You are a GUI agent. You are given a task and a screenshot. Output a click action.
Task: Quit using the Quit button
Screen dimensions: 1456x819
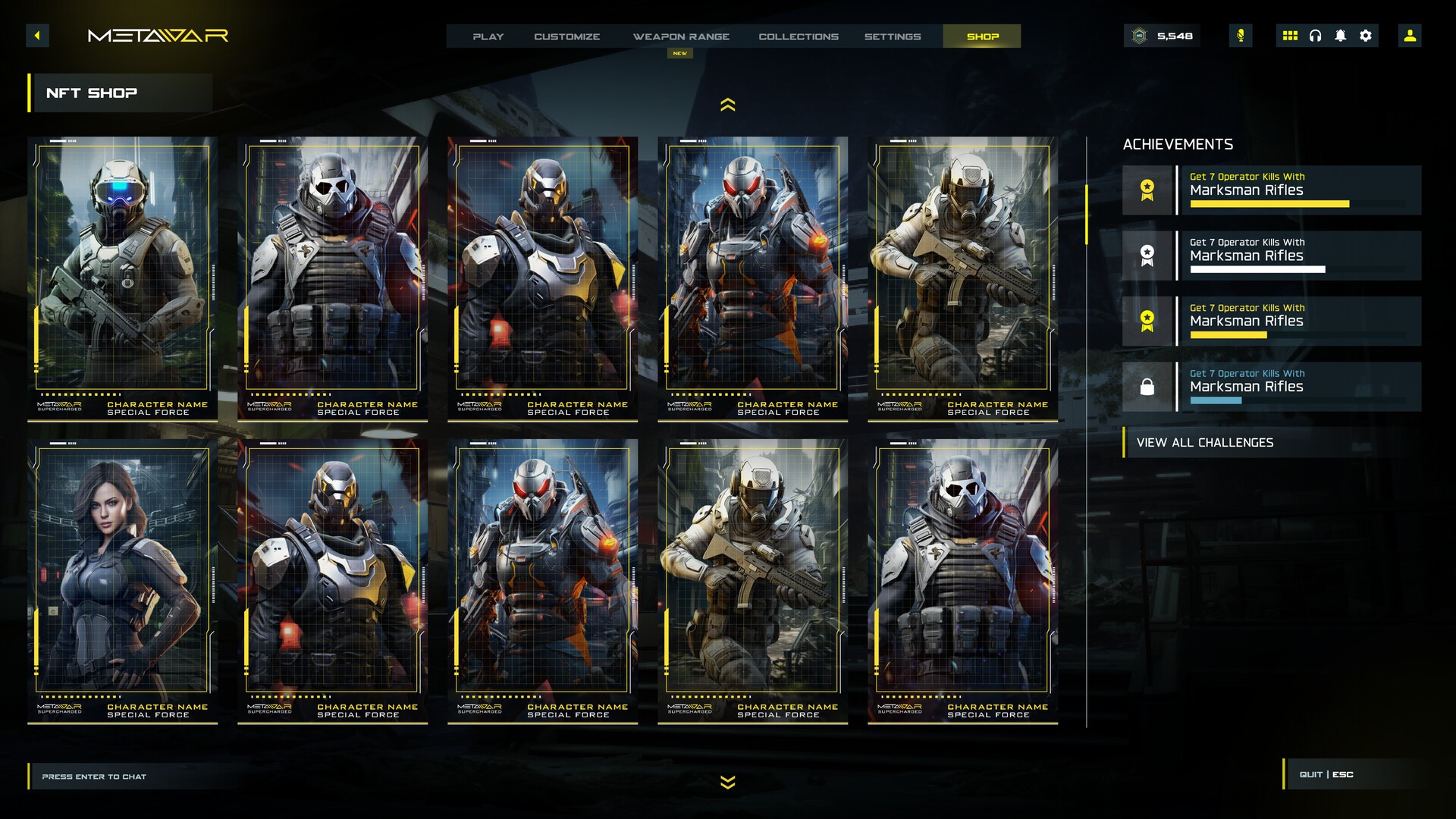click(1326, 774)
